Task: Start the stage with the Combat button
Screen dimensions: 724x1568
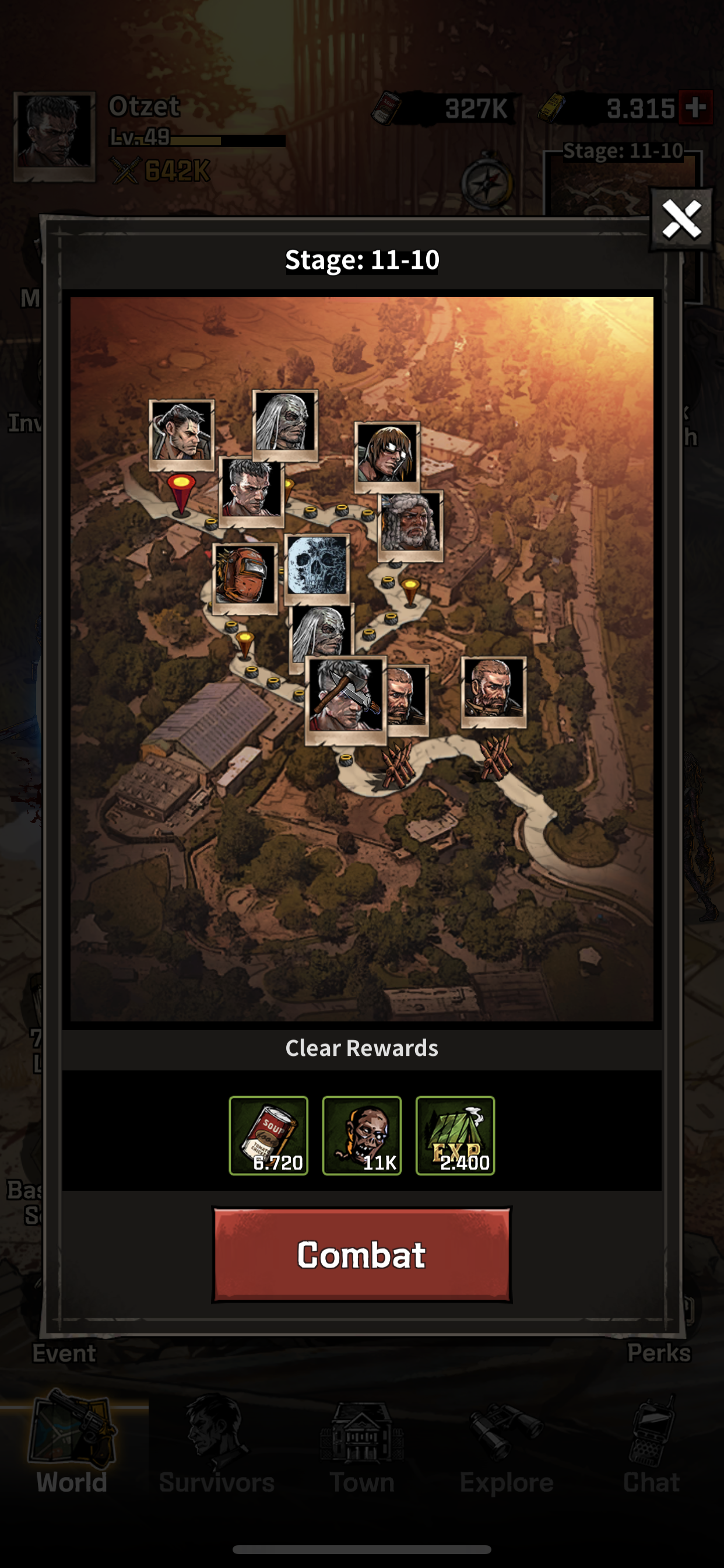Action: pos(361,1255)
